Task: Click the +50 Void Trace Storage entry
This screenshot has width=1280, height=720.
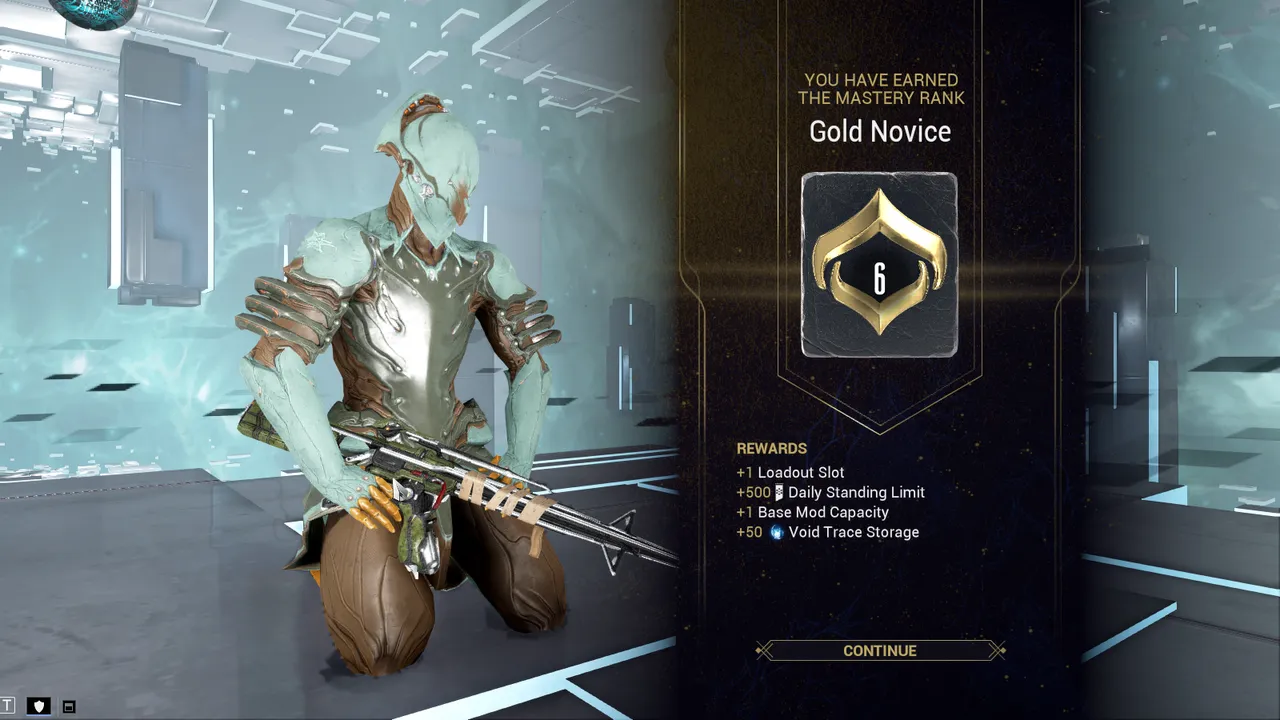Action: pyautogui.click(x=828, y=531)
